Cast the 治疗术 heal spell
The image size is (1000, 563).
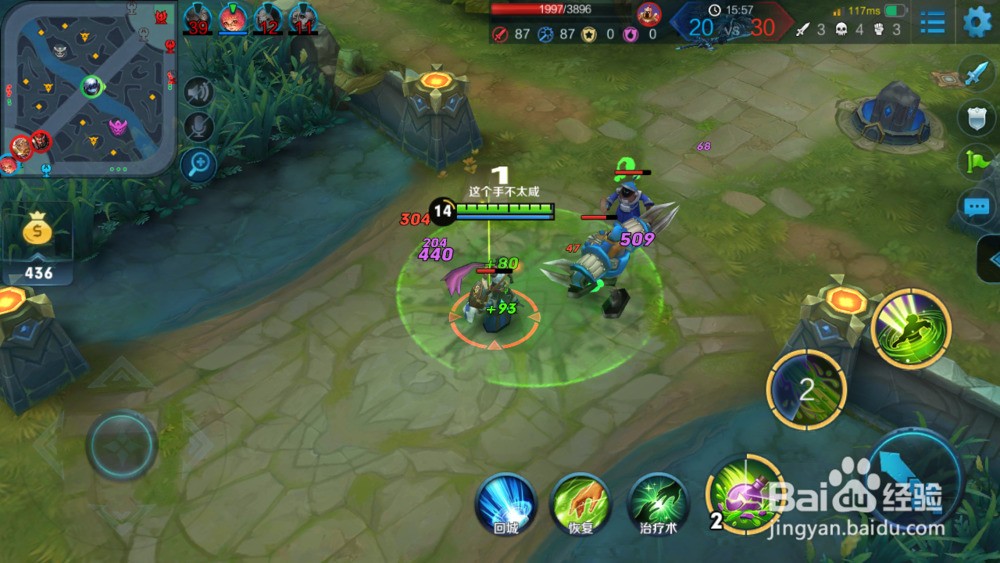[x=658, y=502]
